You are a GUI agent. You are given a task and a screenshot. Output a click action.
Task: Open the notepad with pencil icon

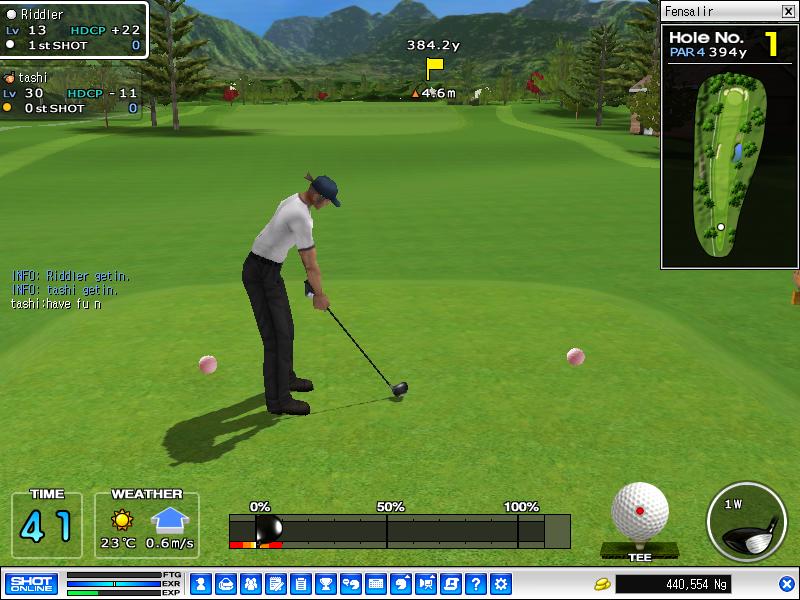(275, 584)
